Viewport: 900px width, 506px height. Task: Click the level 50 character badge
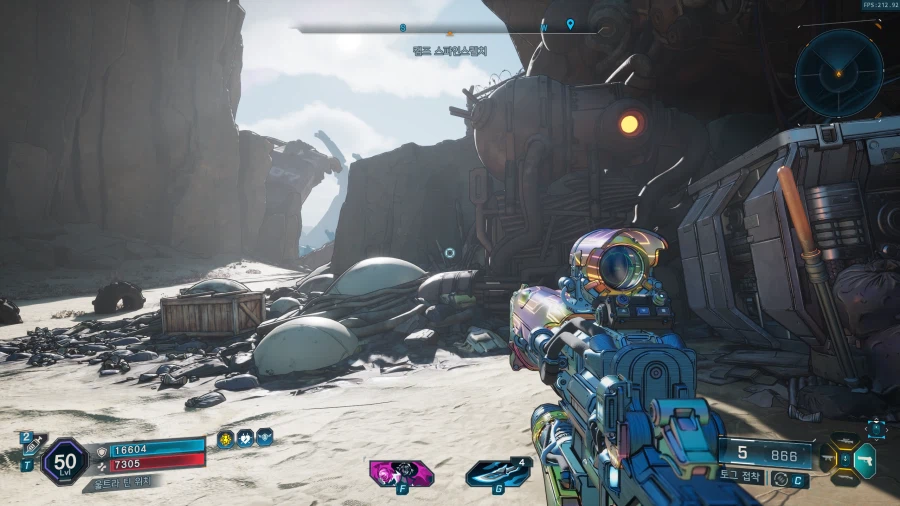tap(64, 461)
